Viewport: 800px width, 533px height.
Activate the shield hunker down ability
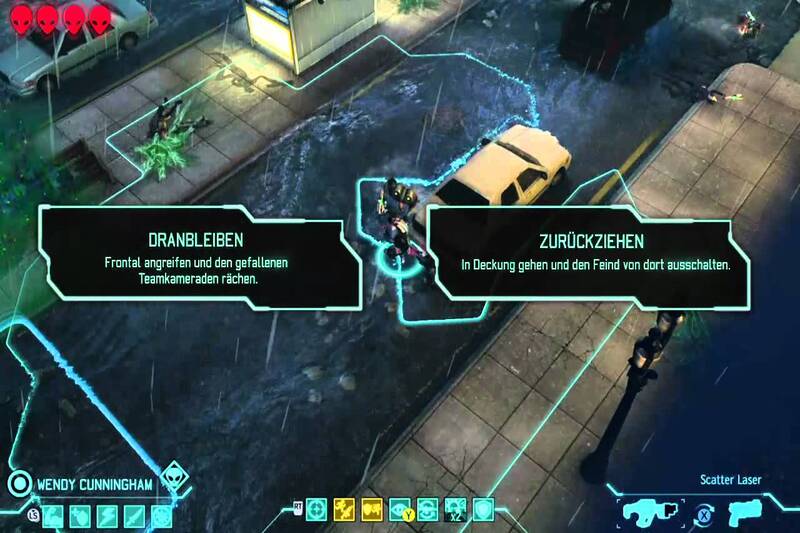pyautogui.click(x=484, y=511)
